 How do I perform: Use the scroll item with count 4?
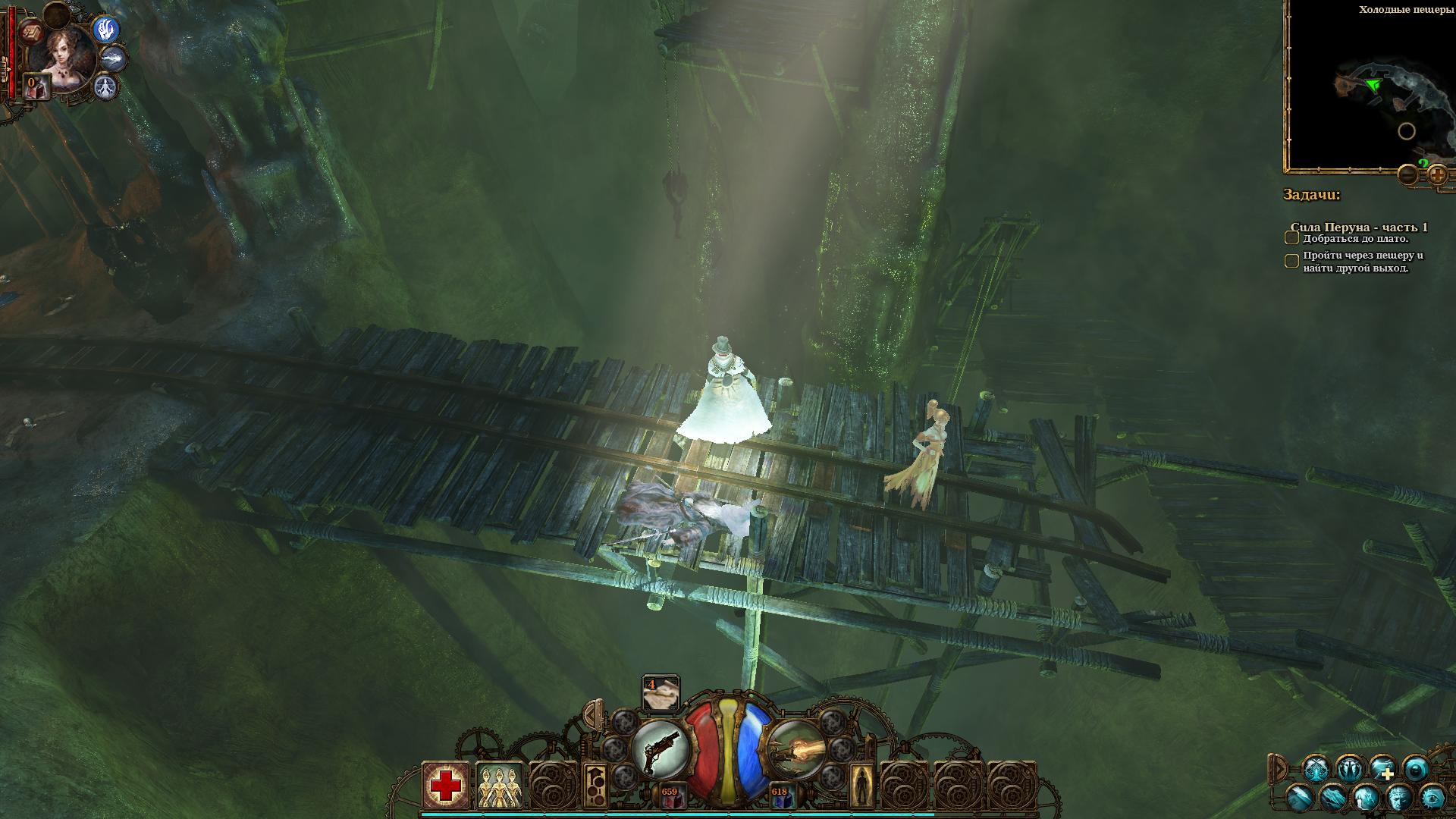click(x=660, y=694)
